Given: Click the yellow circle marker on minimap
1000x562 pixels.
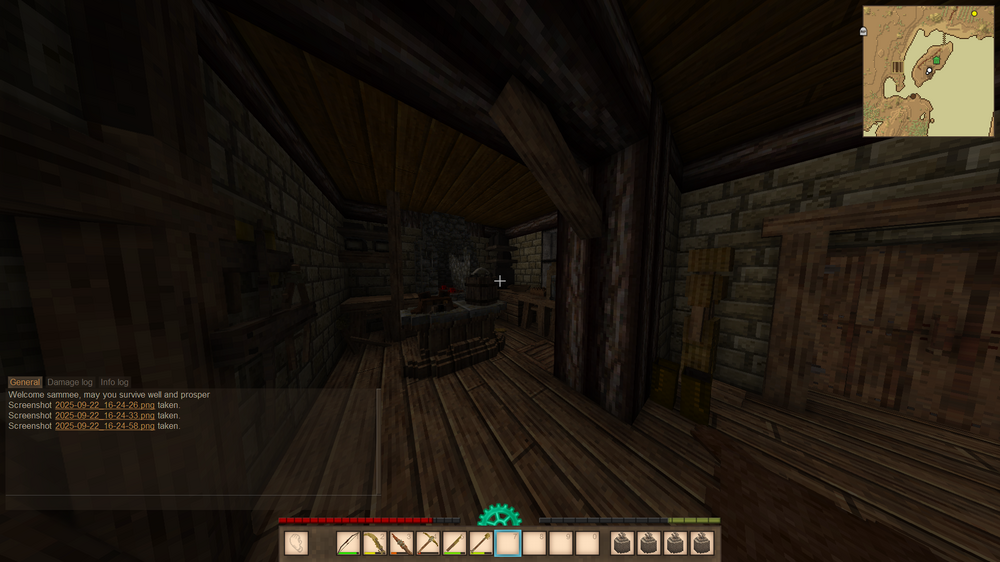Looking at the screenshot, I should pos(974,14).
